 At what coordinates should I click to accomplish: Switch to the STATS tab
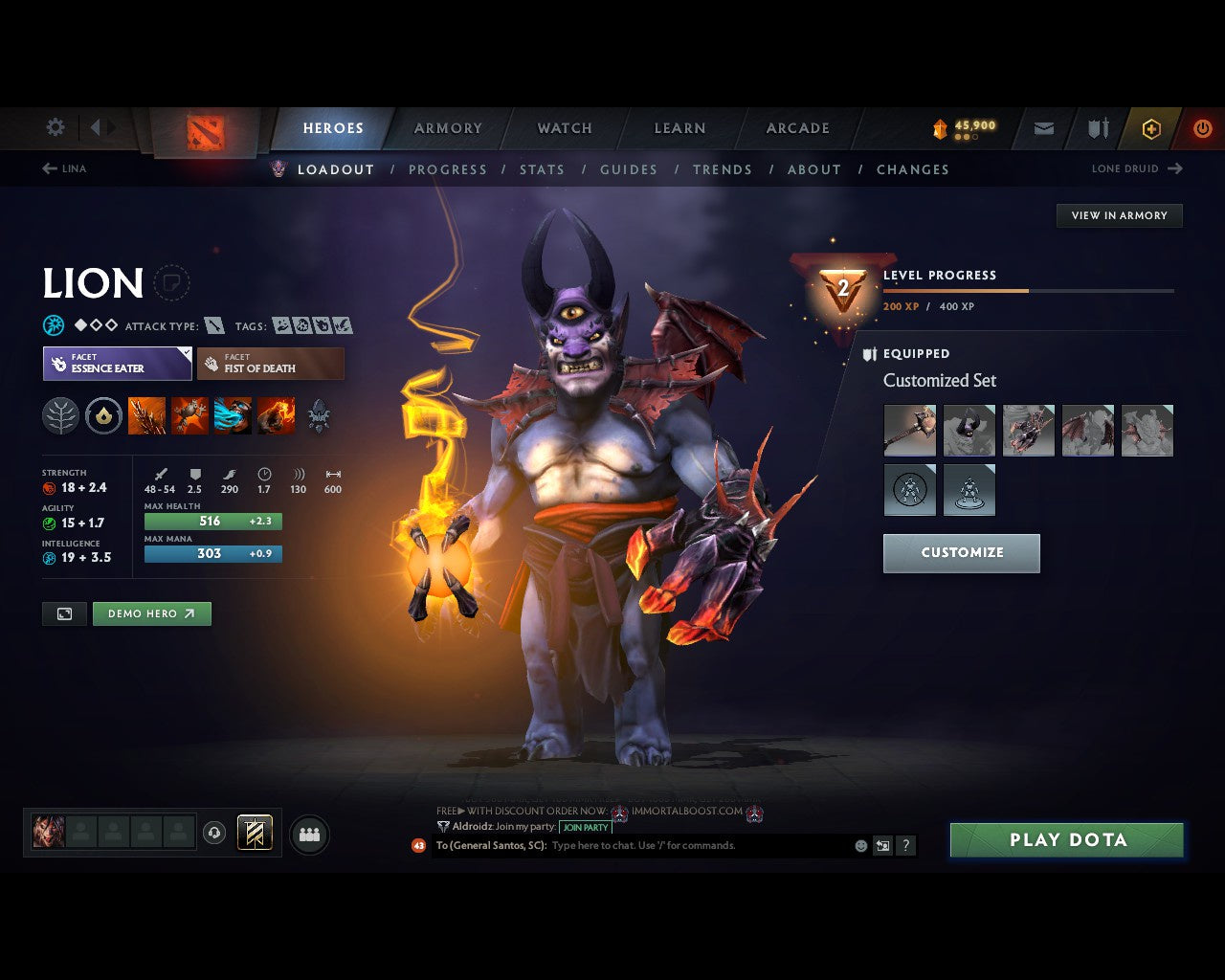click(x=543, y=169)
